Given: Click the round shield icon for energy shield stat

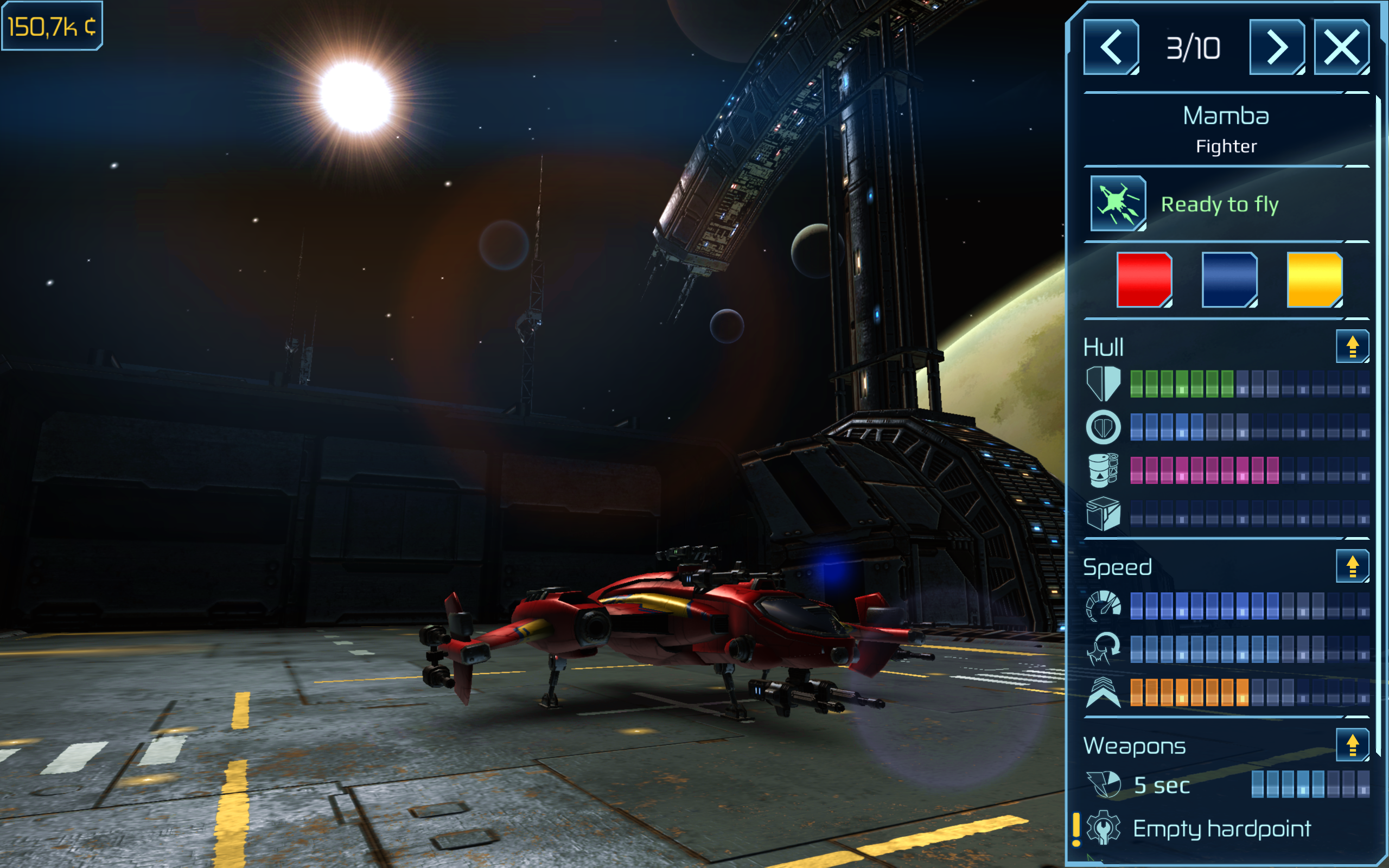Looking at the screenshot, I should pos(1105,427).
